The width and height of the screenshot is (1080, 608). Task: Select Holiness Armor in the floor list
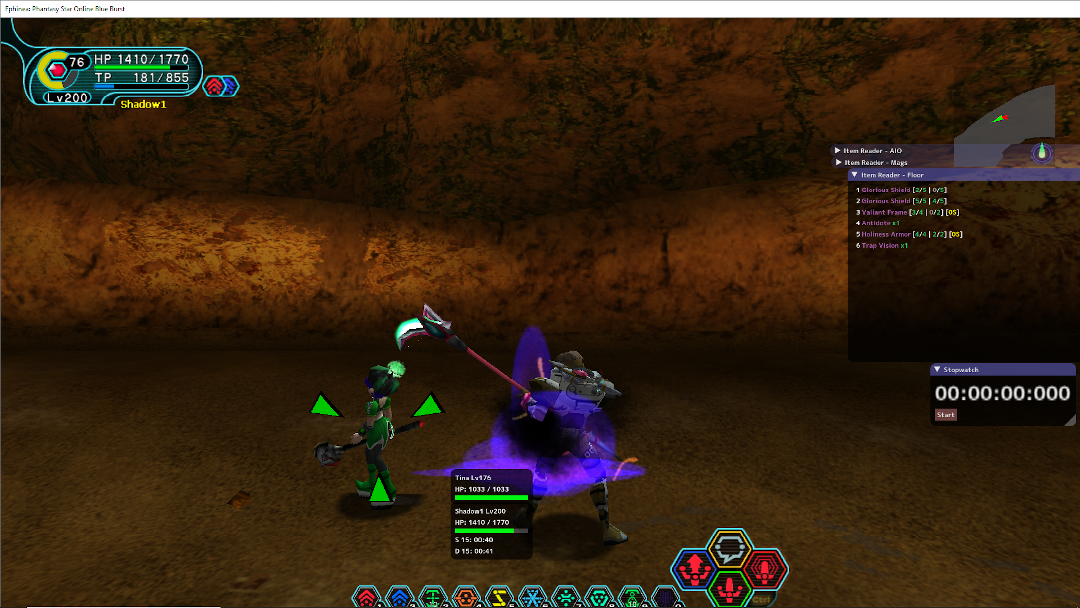[x=886, y=234]
